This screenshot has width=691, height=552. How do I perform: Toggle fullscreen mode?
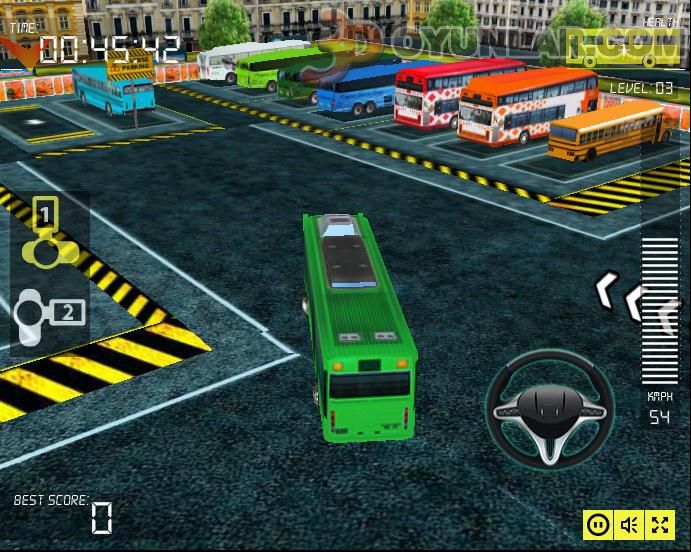tap(660, 524)
